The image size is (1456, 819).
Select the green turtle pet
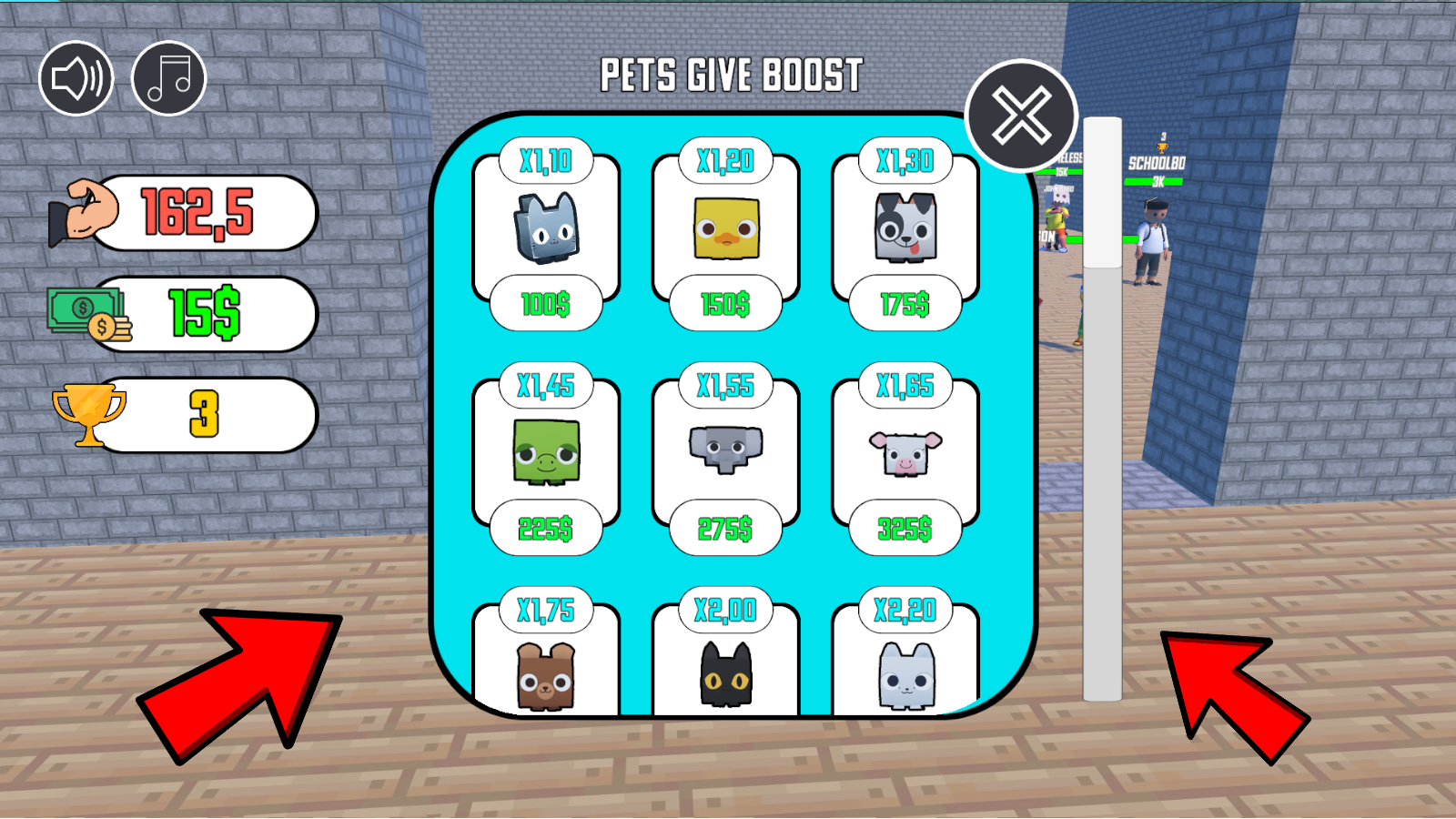point(547,450)
